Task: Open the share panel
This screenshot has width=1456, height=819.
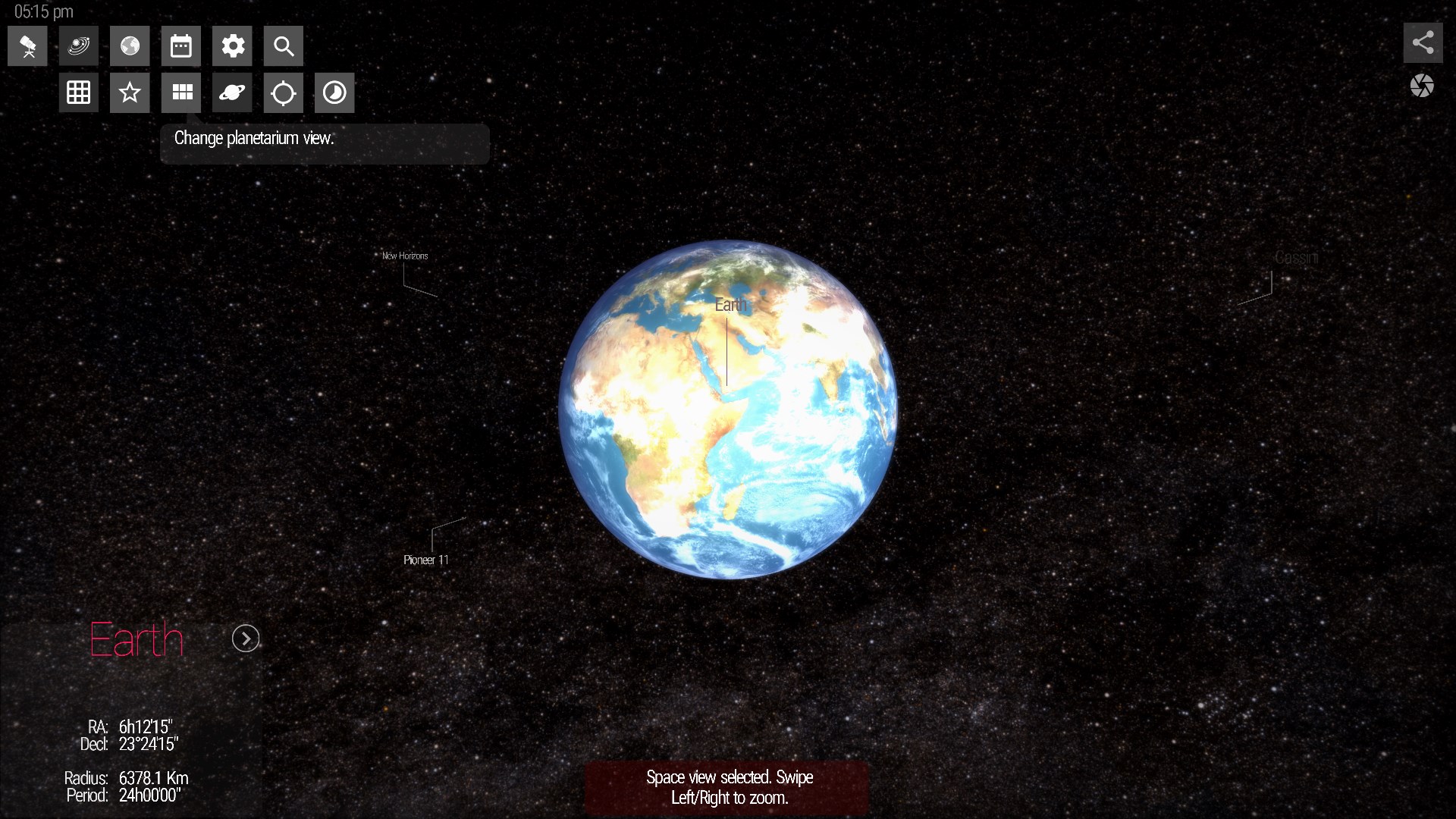Action: pos(1423,43)
